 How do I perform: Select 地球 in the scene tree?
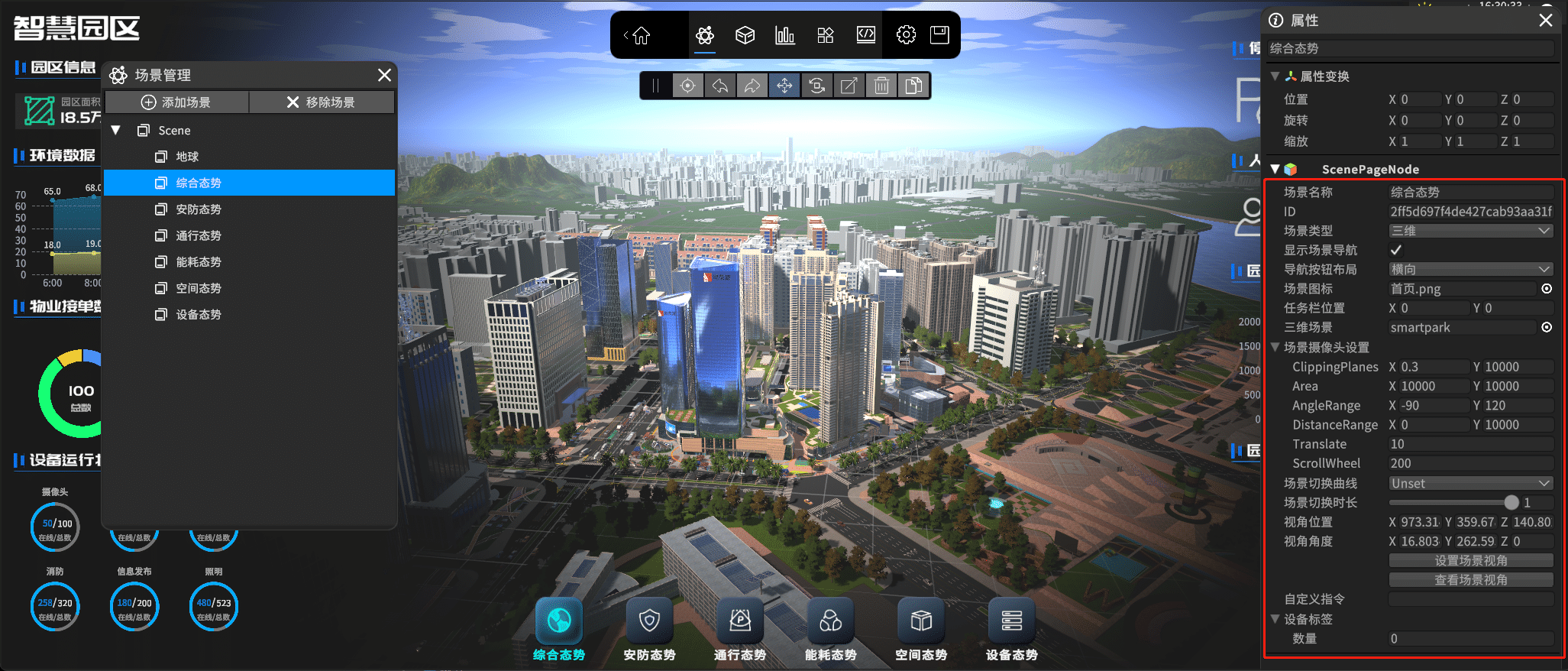(x=187, y=157)
